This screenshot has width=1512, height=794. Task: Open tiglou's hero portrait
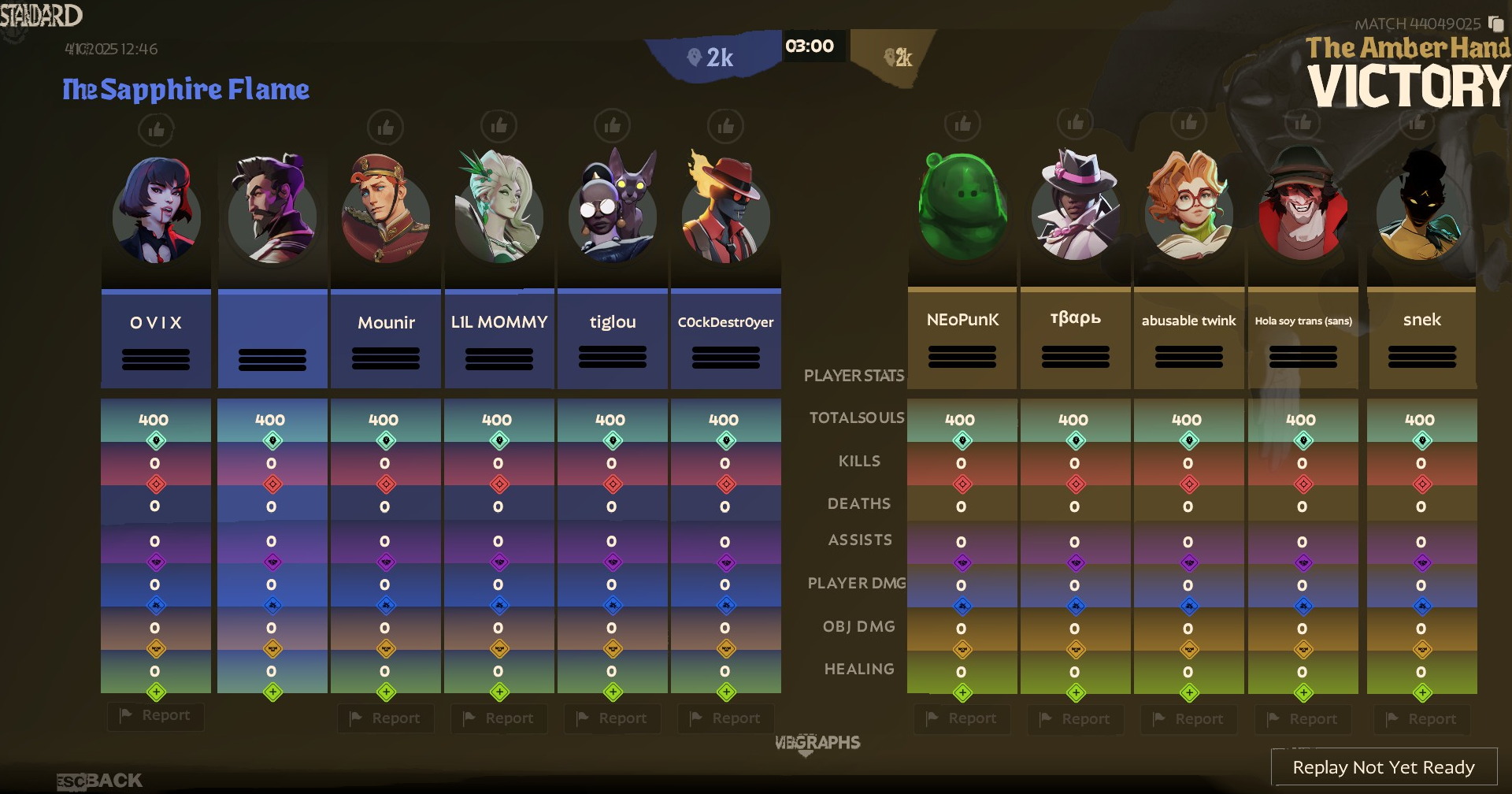click(x=613, y=214)
